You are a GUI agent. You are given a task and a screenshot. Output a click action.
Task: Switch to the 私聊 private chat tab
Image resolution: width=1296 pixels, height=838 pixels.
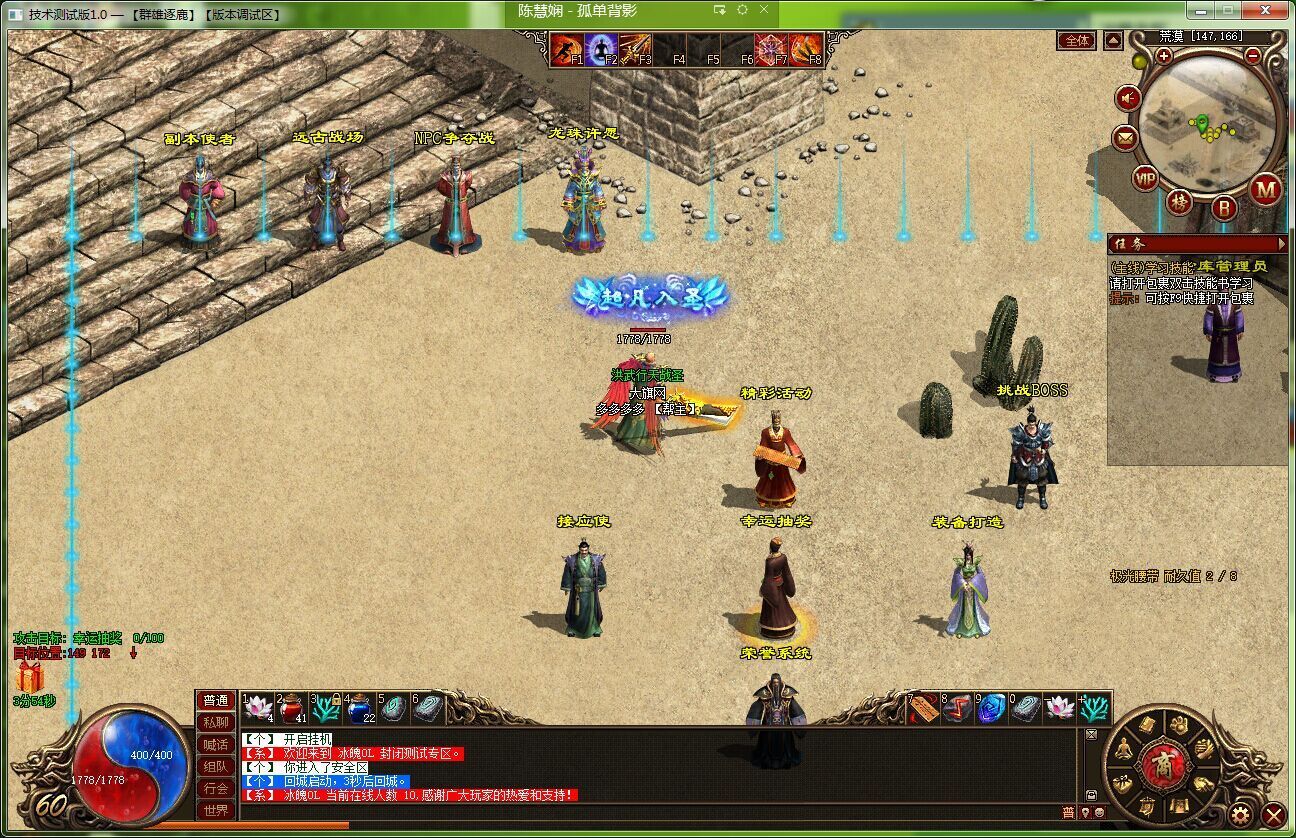point(216,722)
